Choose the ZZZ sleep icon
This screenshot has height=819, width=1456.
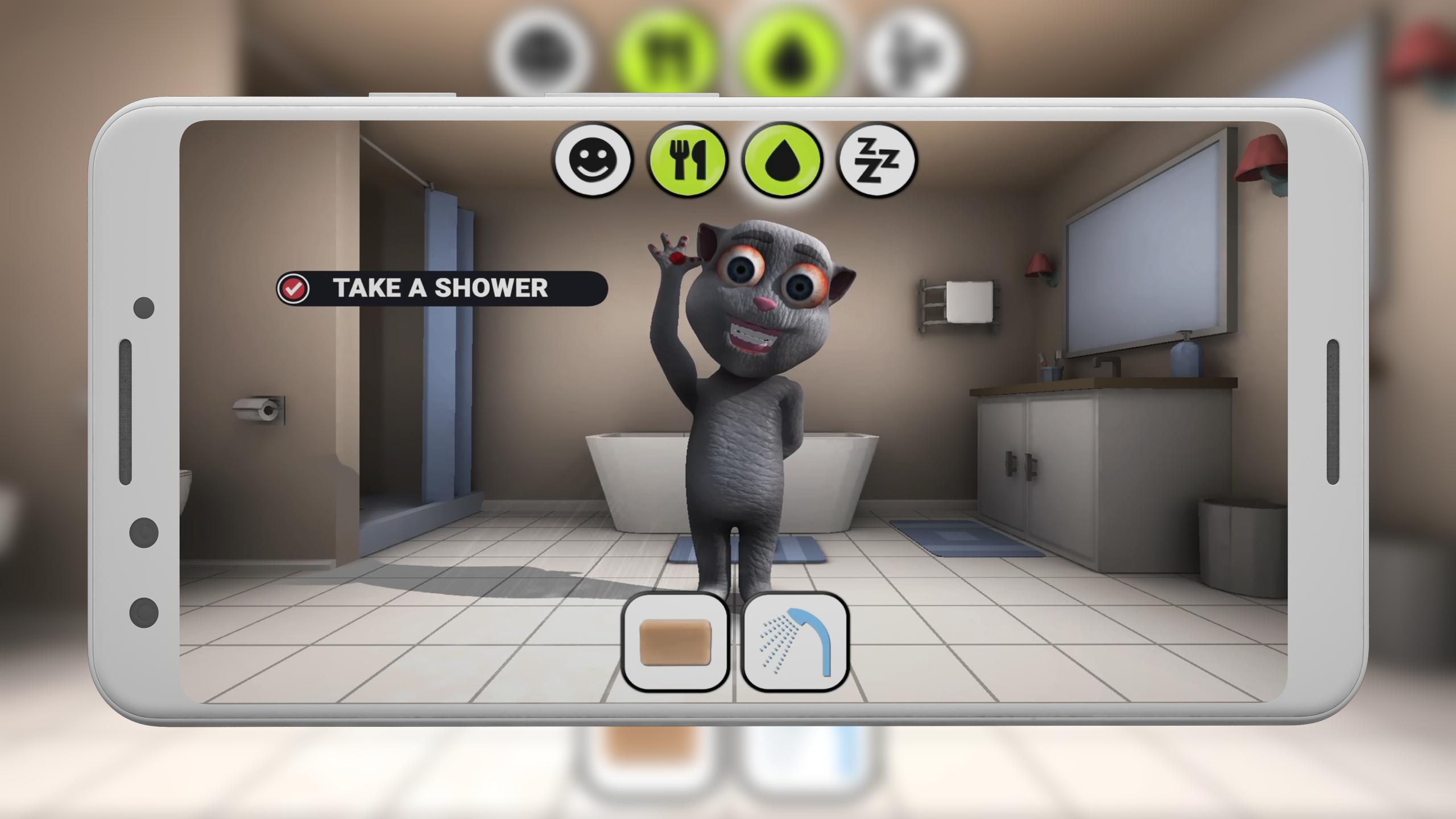tap(877, 160)
